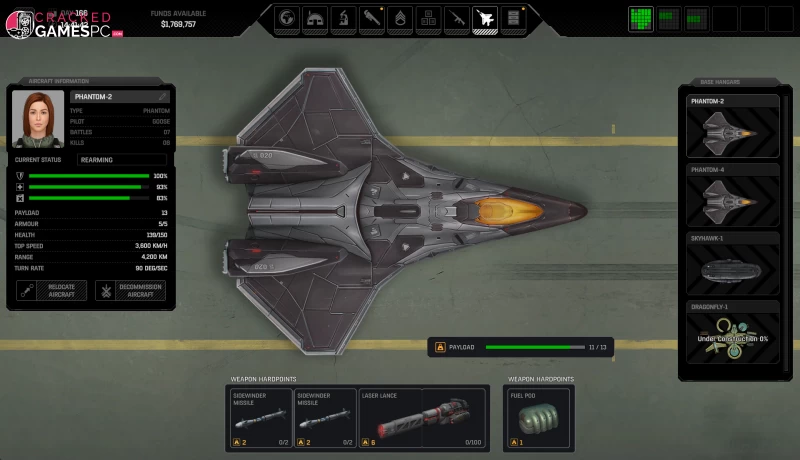The width and height of the screenshot is (800, 460).
Task: Click the Fuel Pod hardpoint slot
Action: click(x=538, y=417)
